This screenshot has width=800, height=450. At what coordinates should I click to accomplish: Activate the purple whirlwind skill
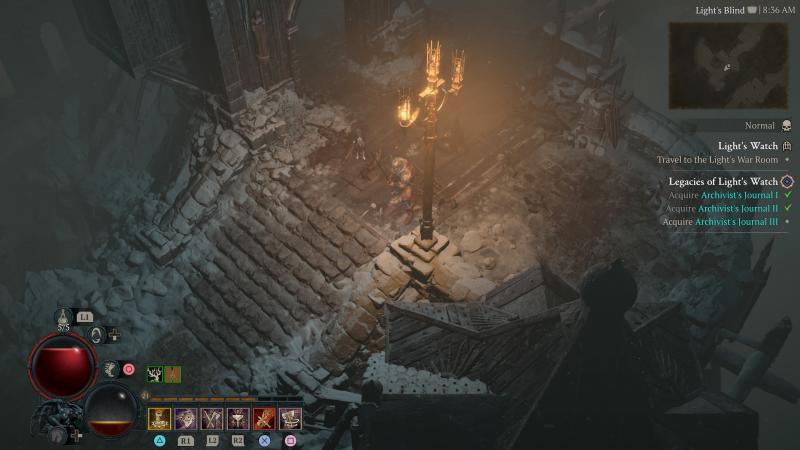pos(185,418)
